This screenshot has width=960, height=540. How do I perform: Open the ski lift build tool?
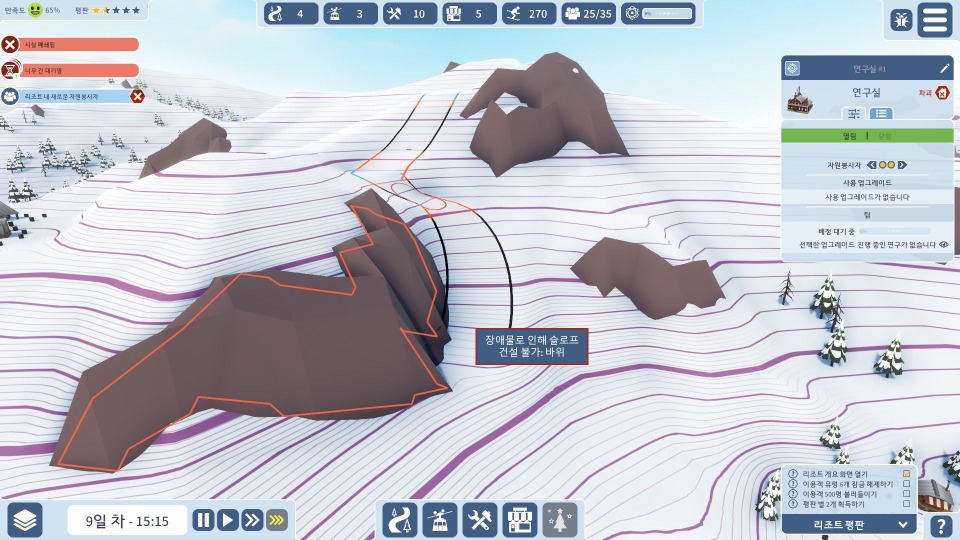click(440, 520)
